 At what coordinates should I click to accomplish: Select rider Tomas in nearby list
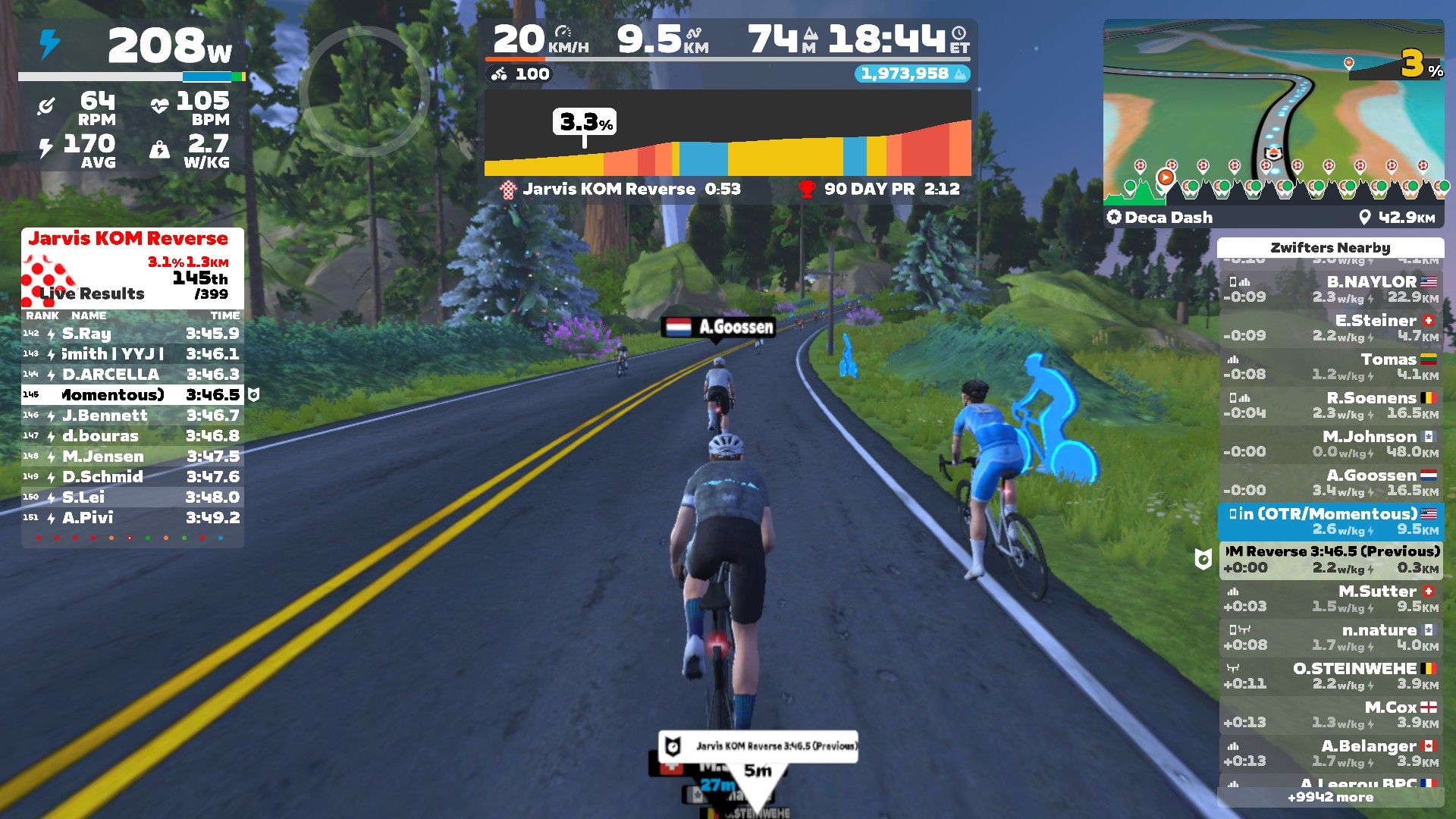point(1331,366)
